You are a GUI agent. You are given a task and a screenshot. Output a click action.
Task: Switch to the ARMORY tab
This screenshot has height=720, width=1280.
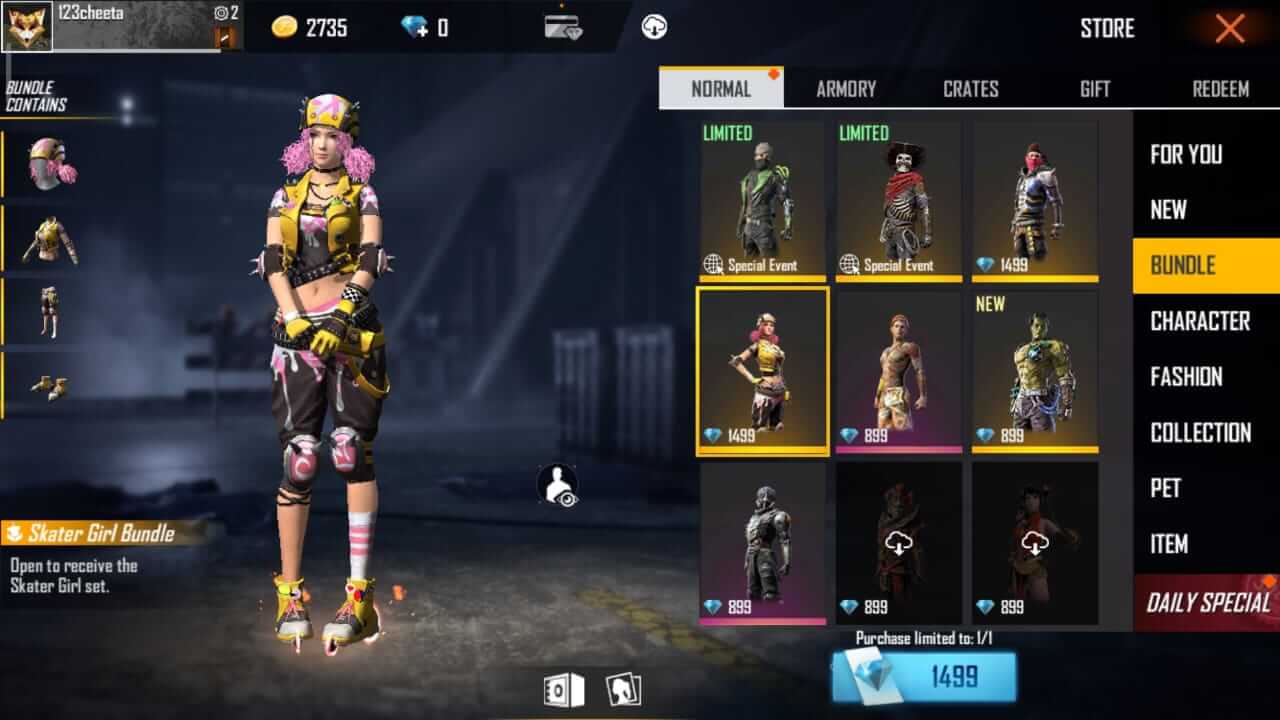point(846,89)
